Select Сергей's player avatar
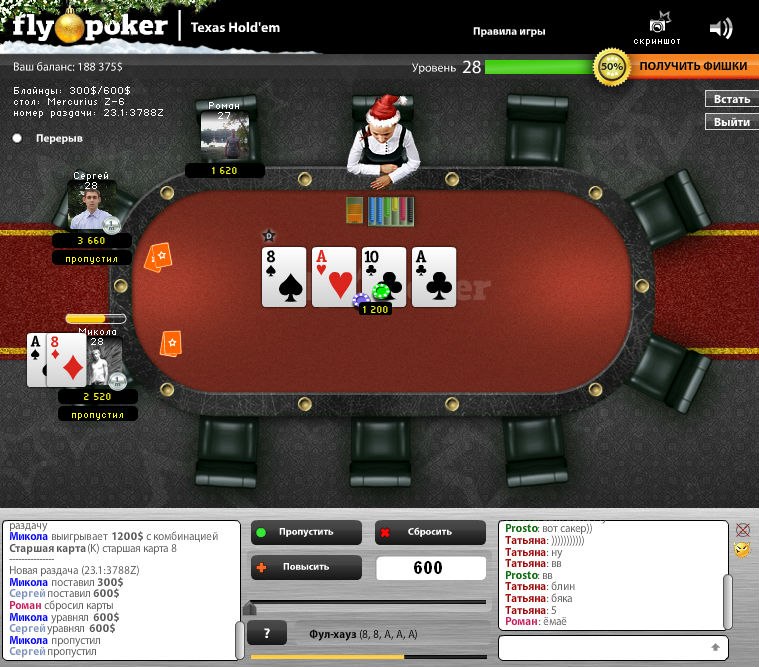The height and width of the screenshot is (667, 759). [90, 206]
